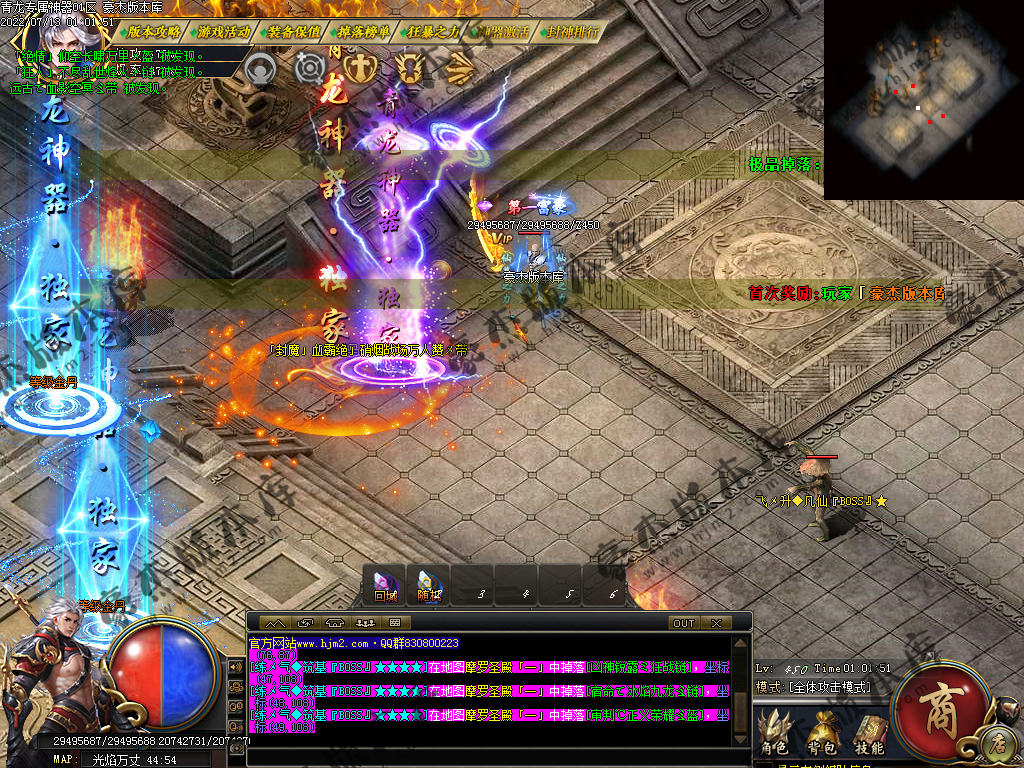Open the 角色 character panel
Screen dimensions: 1024x768
(x=773, y=736)
